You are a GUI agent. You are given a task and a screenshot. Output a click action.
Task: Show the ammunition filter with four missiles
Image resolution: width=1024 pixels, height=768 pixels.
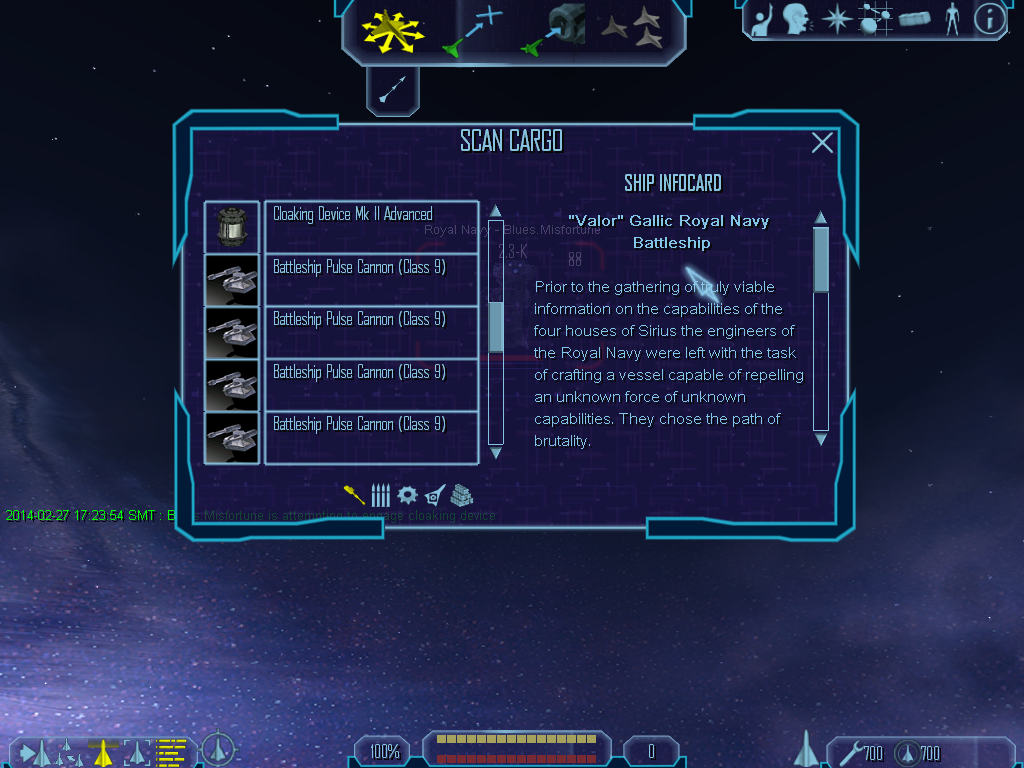(x=380, y=494)
